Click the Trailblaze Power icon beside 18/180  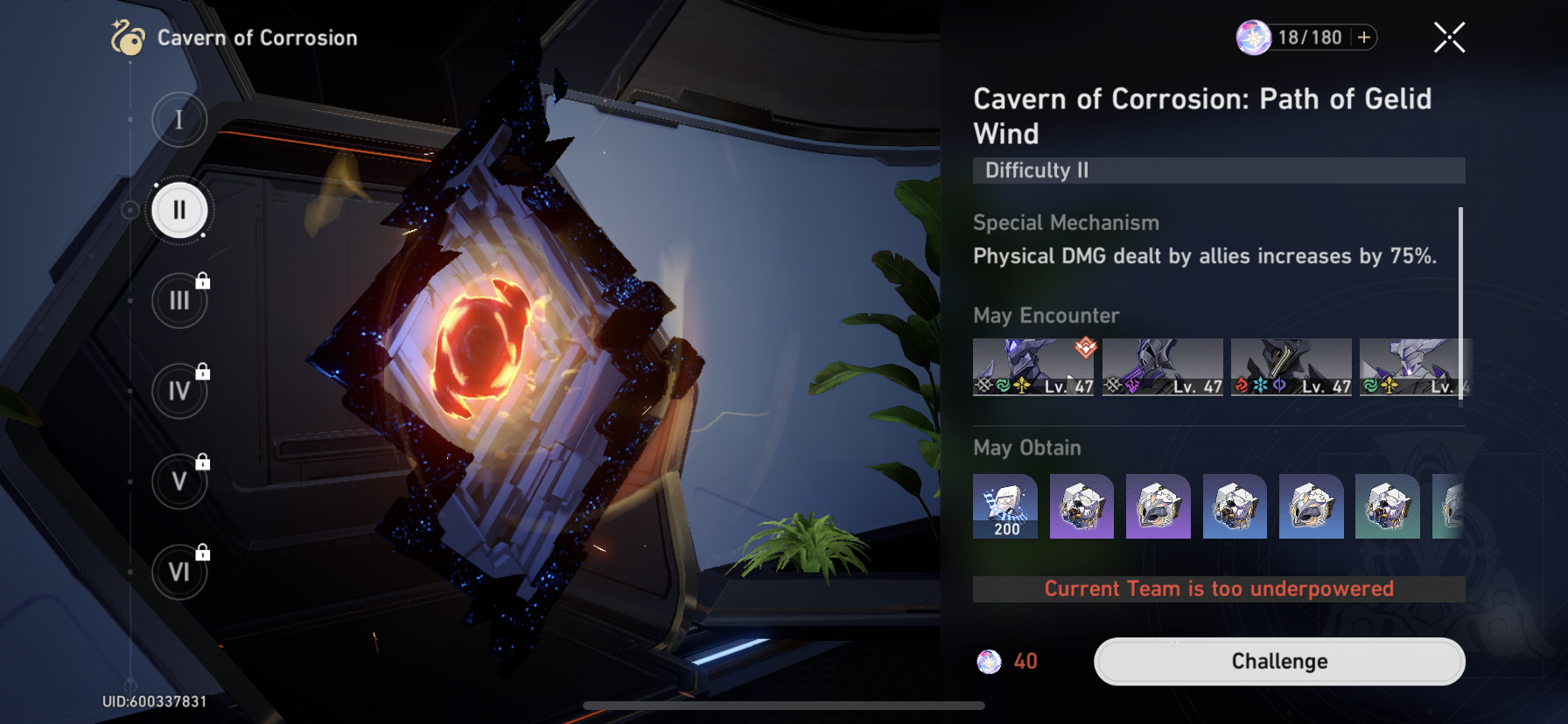(x=1252, y=37)
